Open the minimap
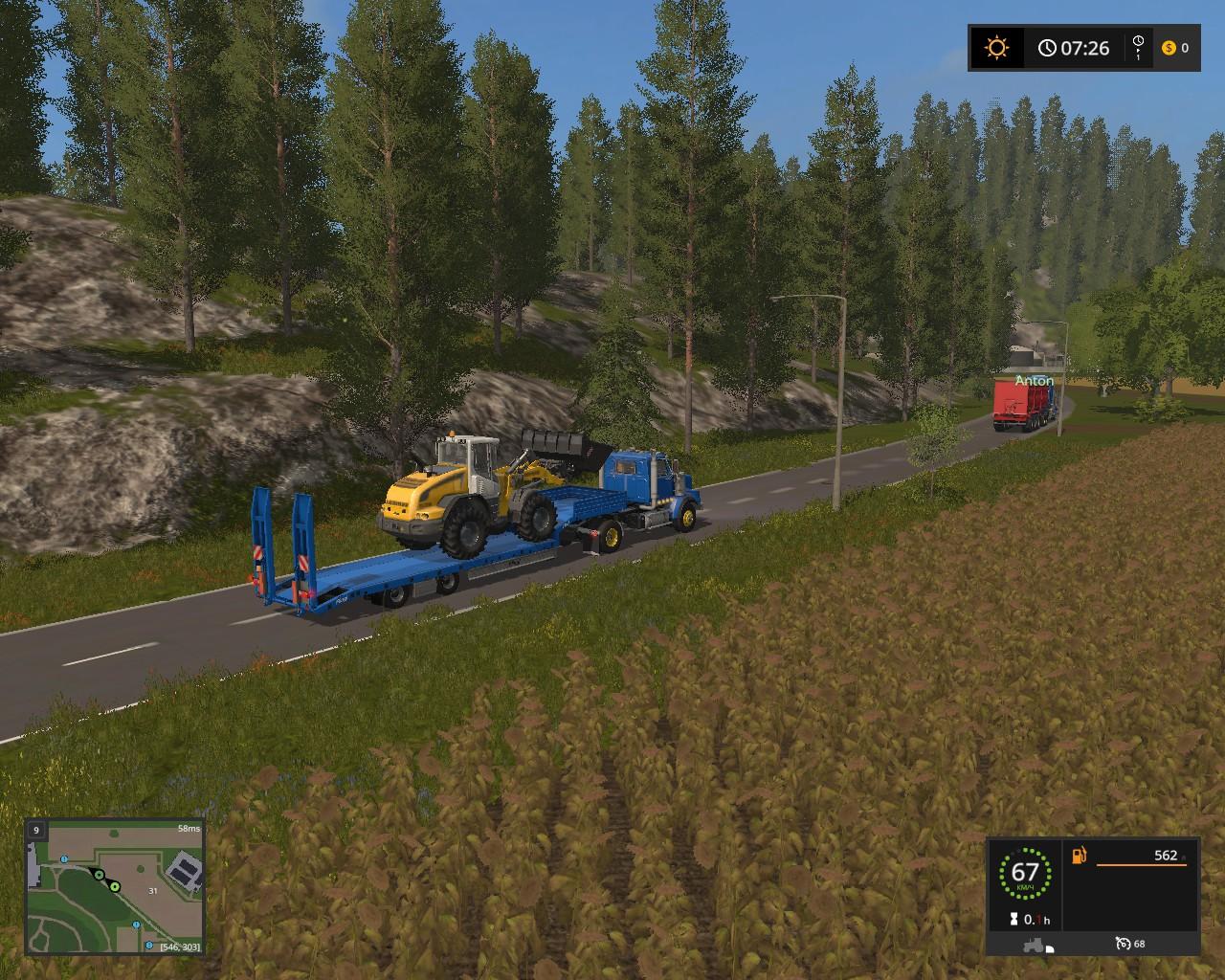The width and height of the screenshot is (1225, 980). [115, 887]
